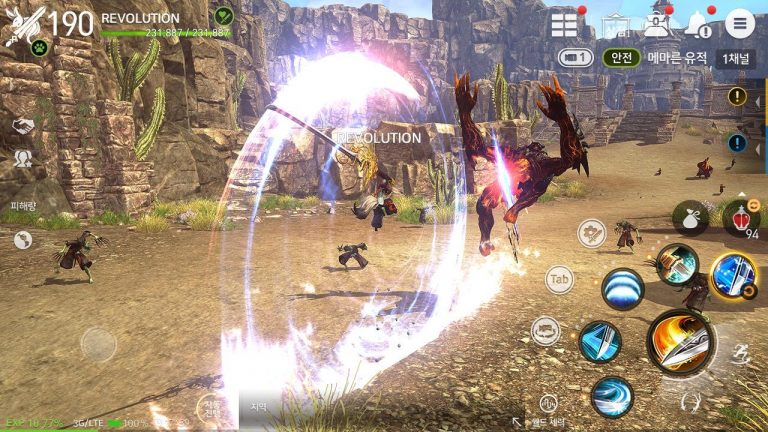Click the blue exclamation quest alert
Image resolution: width=768 pixels, height=432 pixels.
(738, 143)
